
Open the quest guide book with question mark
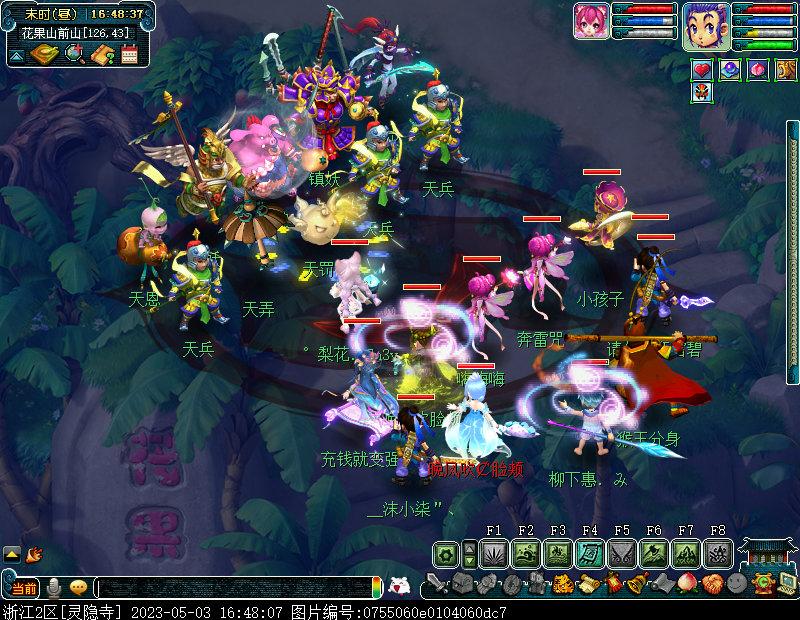(x=102, y=54)
